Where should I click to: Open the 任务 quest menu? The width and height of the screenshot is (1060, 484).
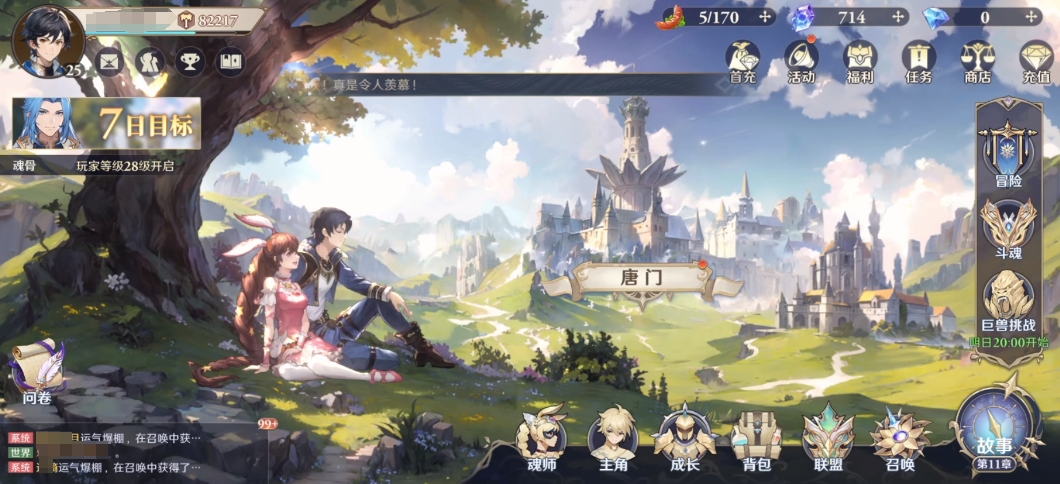[918, 60]
